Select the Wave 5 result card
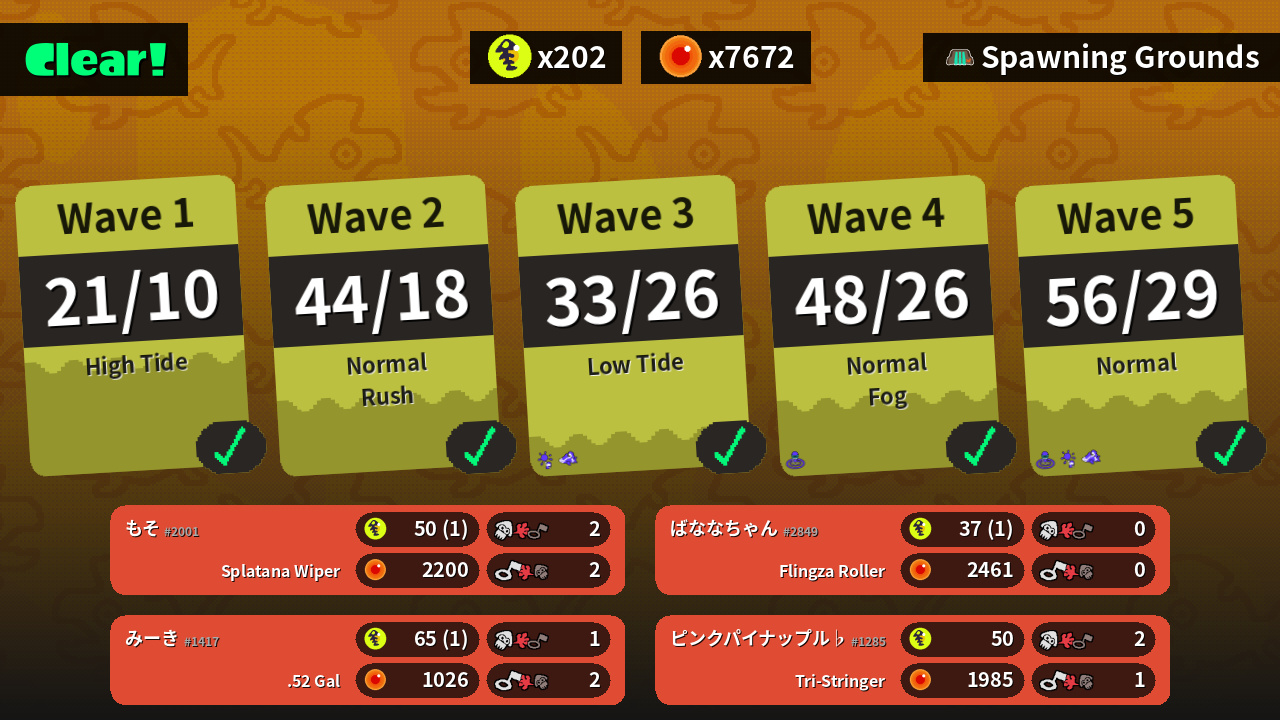 click(x=1132, y=325)
